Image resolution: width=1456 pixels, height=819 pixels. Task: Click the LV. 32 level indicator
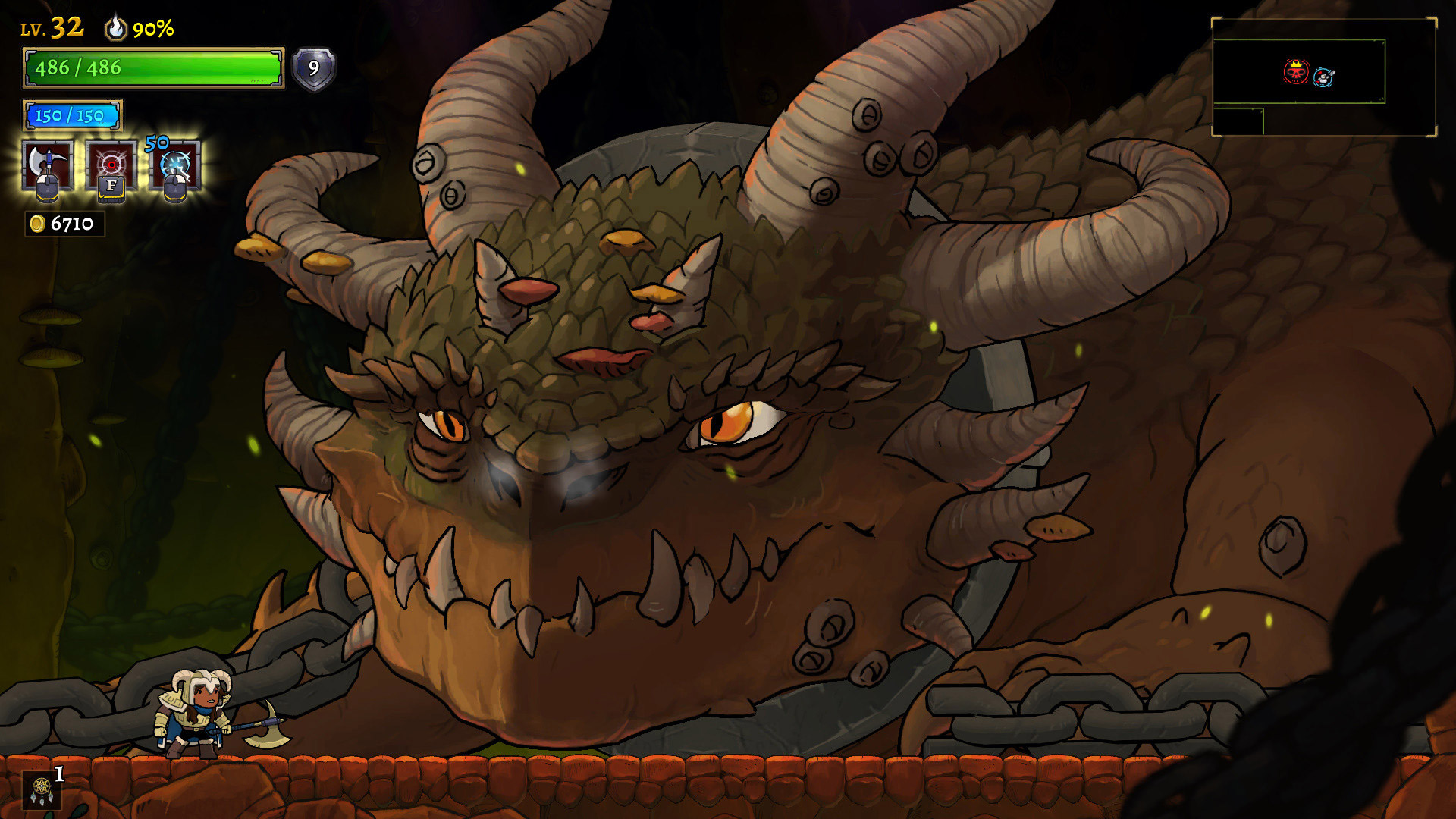51,27
